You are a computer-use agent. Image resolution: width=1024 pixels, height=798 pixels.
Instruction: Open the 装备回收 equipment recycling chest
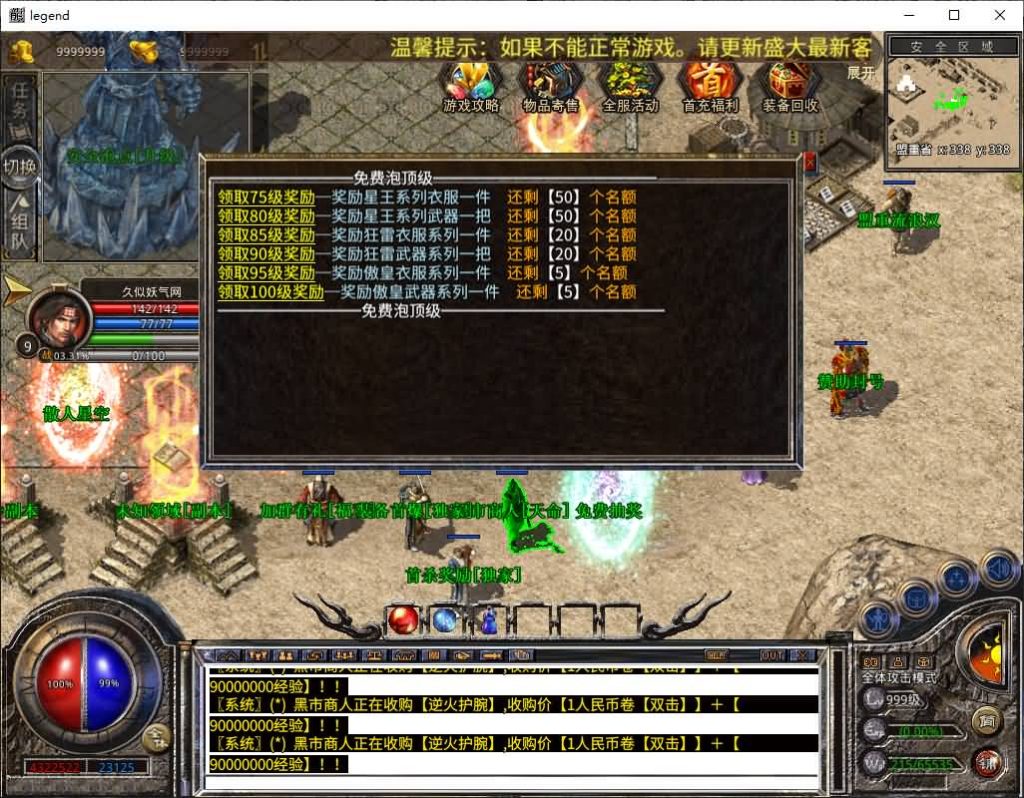click(x=790, y=86)
